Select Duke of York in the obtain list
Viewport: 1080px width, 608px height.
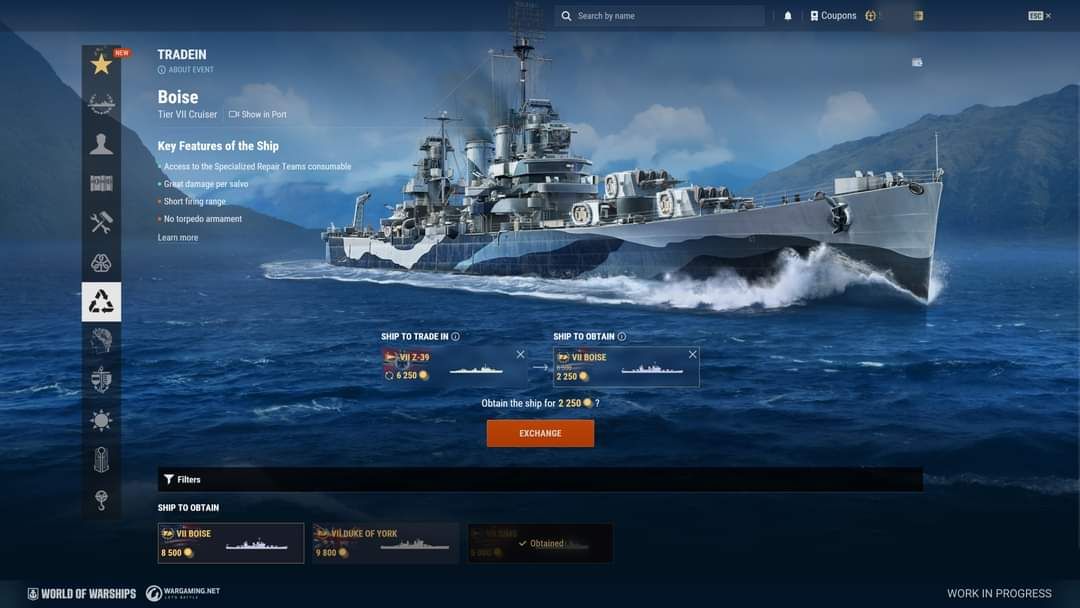pos(386,543)
